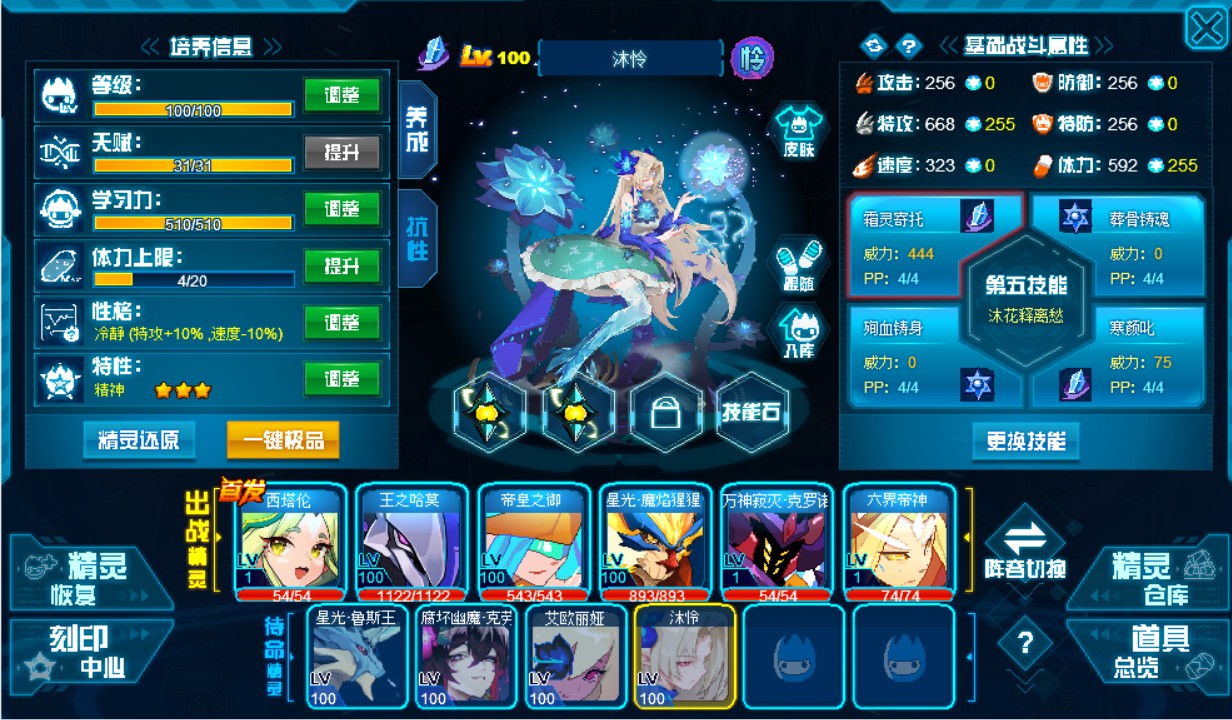This screenshot has height=720, width=1232.
Task: Click the 精灵还原 button
Action: click(139, 440)
